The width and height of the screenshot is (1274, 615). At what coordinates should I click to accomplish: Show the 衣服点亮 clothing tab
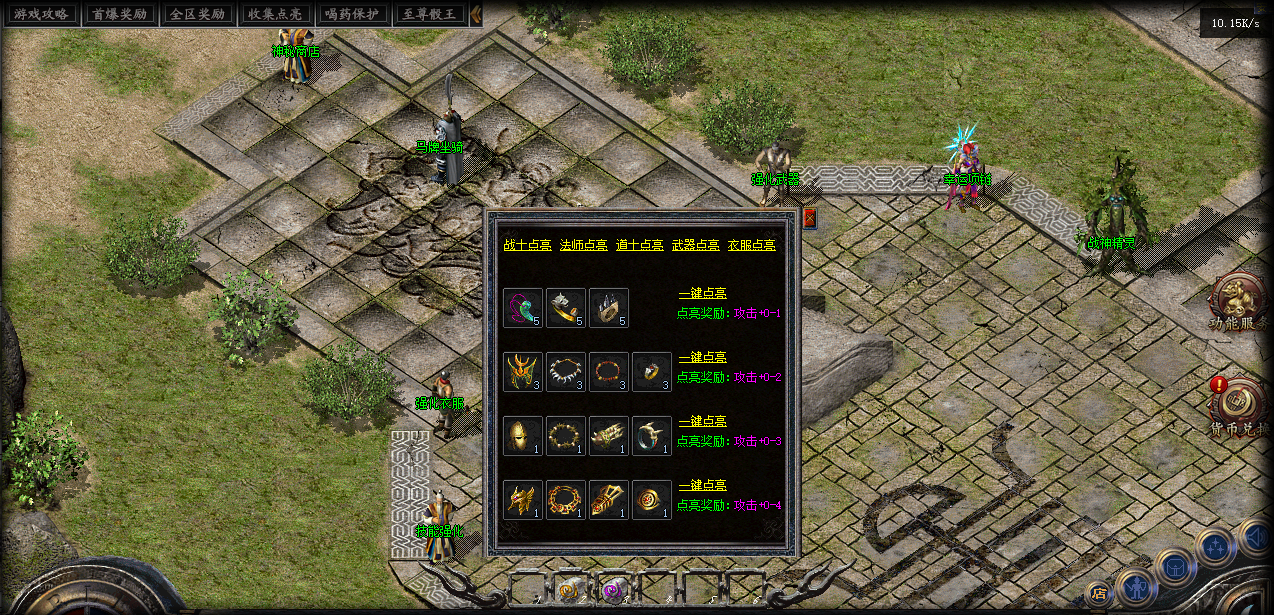click(751, 245)
